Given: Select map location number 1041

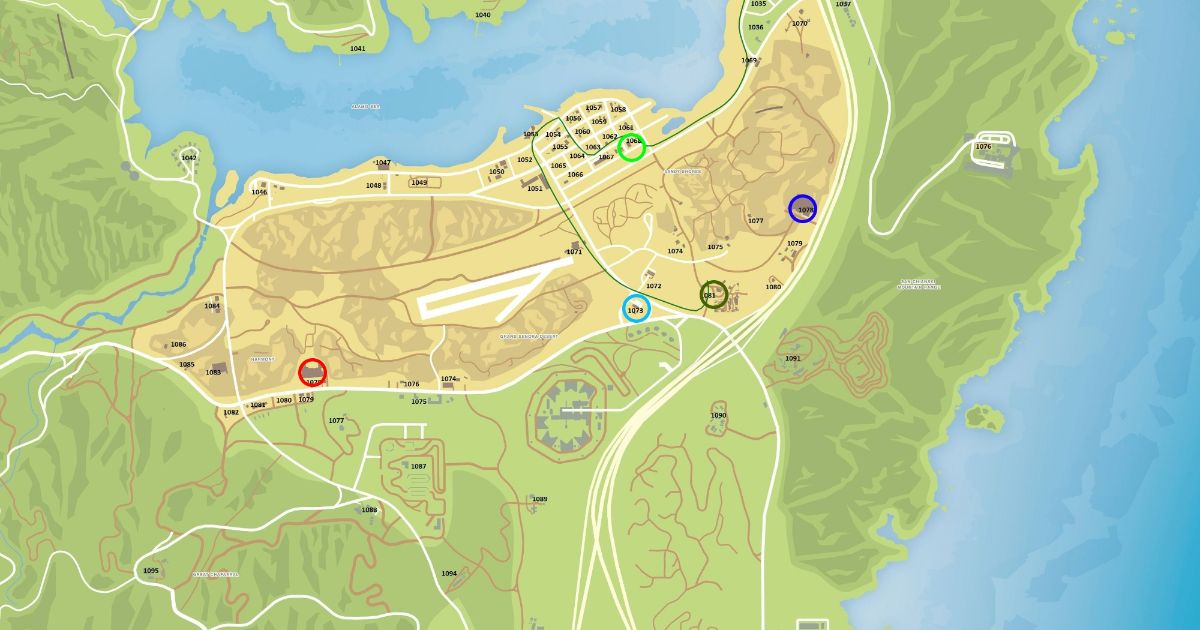Looking at the screenshot, I should tap(358, 48).
